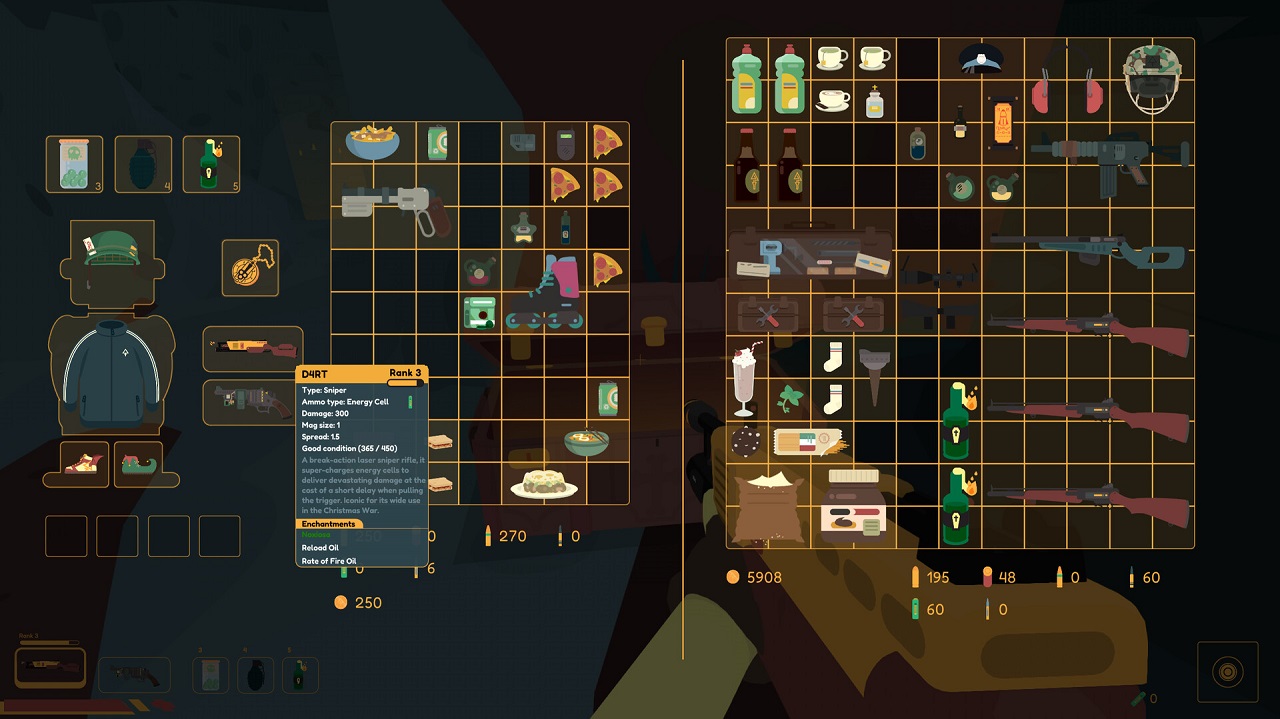This screenshot has width=1280, height=719.
Task: Choose the large open toolbox case
Action: point(810,252)
